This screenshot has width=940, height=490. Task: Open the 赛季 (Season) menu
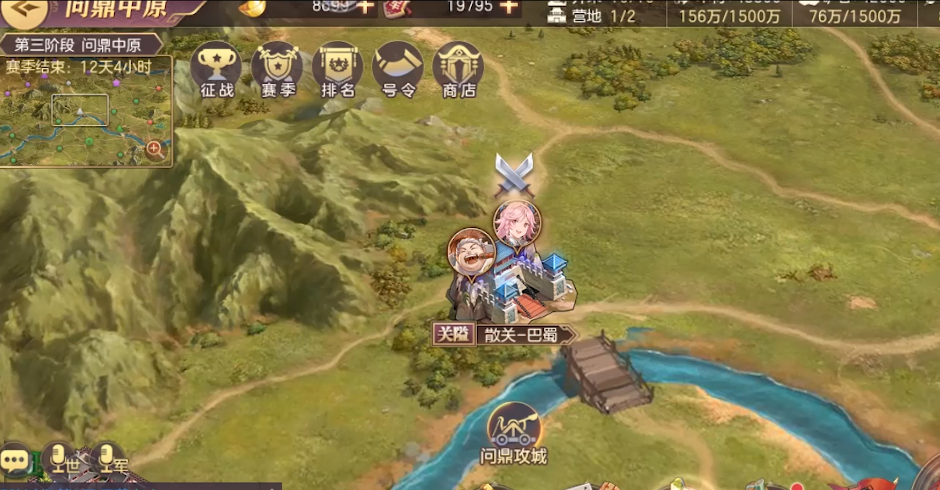coord(277,70)
